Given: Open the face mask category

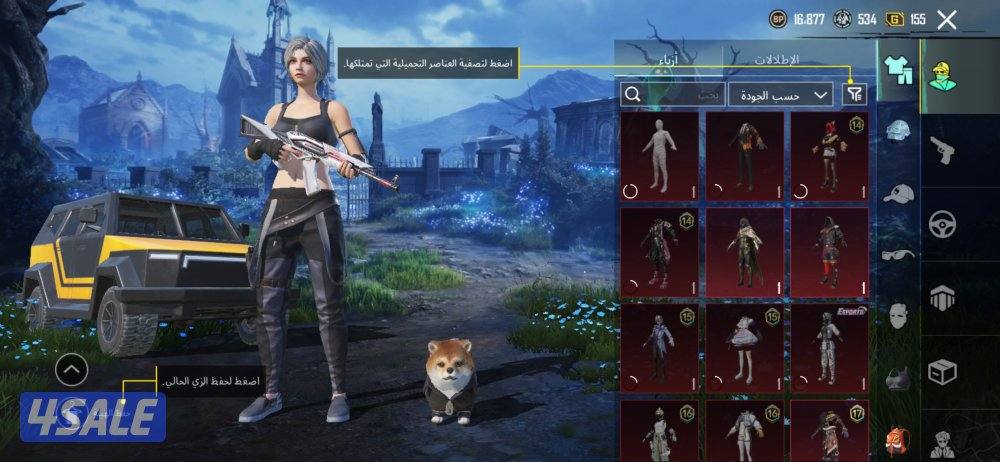Looking at the screenshot, I should tap(897, 316).
